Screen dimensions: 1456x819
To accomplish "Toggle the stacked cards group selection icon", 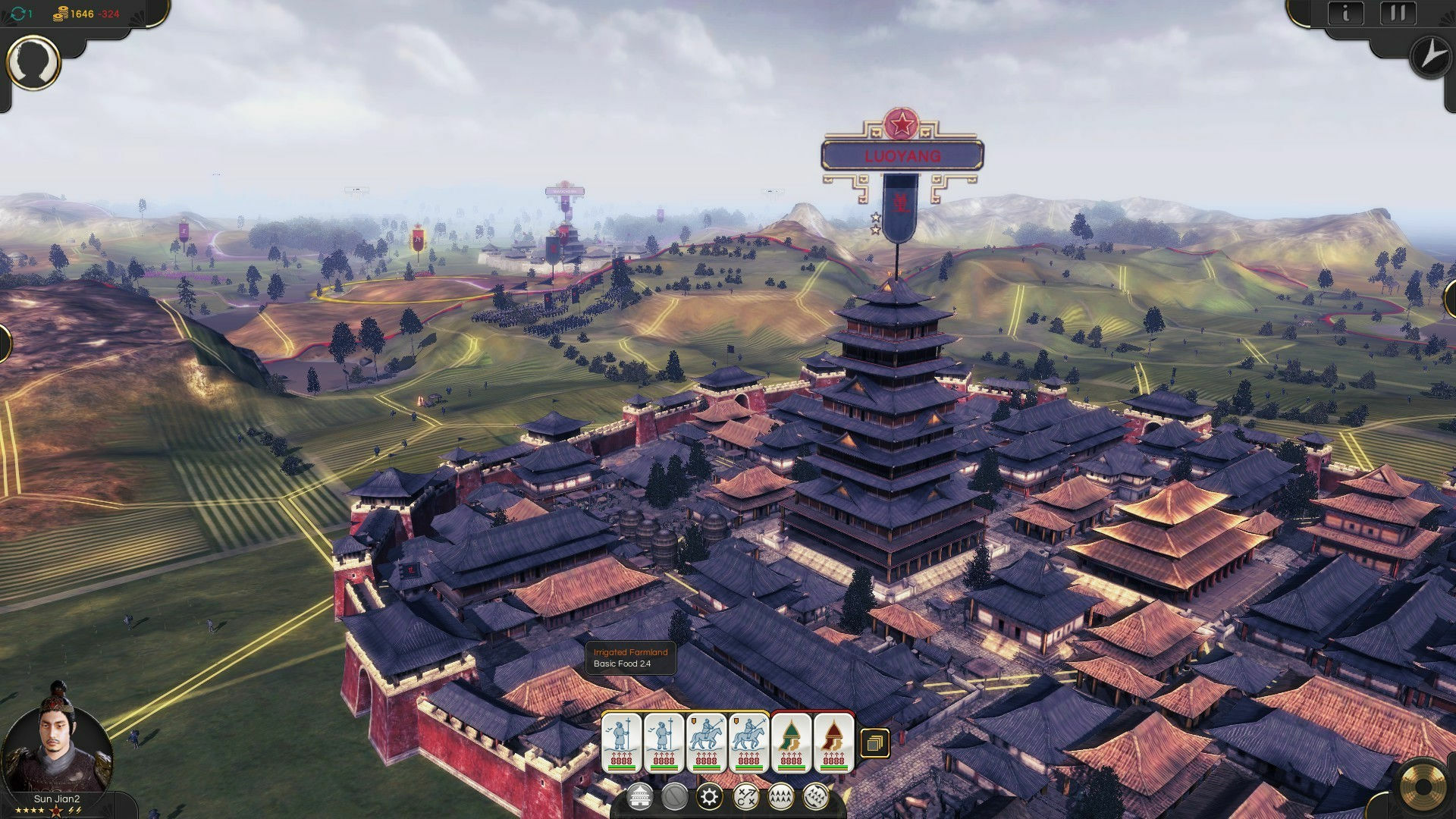I will pos(875,743).
